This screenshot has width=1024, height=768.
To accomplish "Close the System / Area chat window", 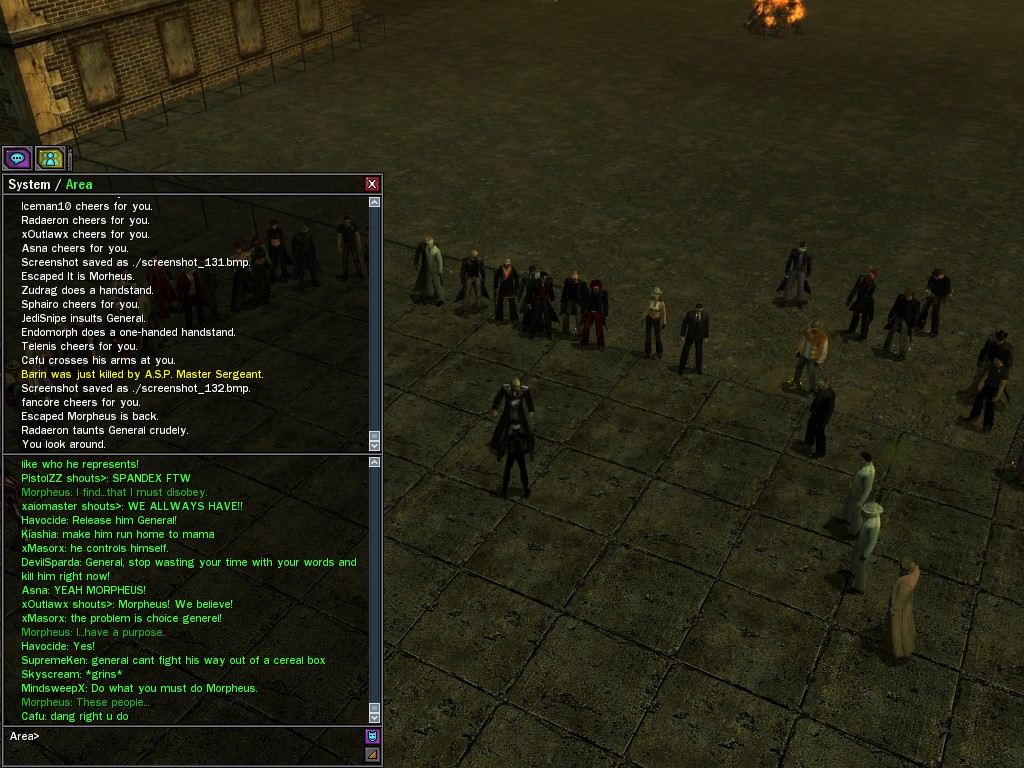I will (x=372, y=184).
